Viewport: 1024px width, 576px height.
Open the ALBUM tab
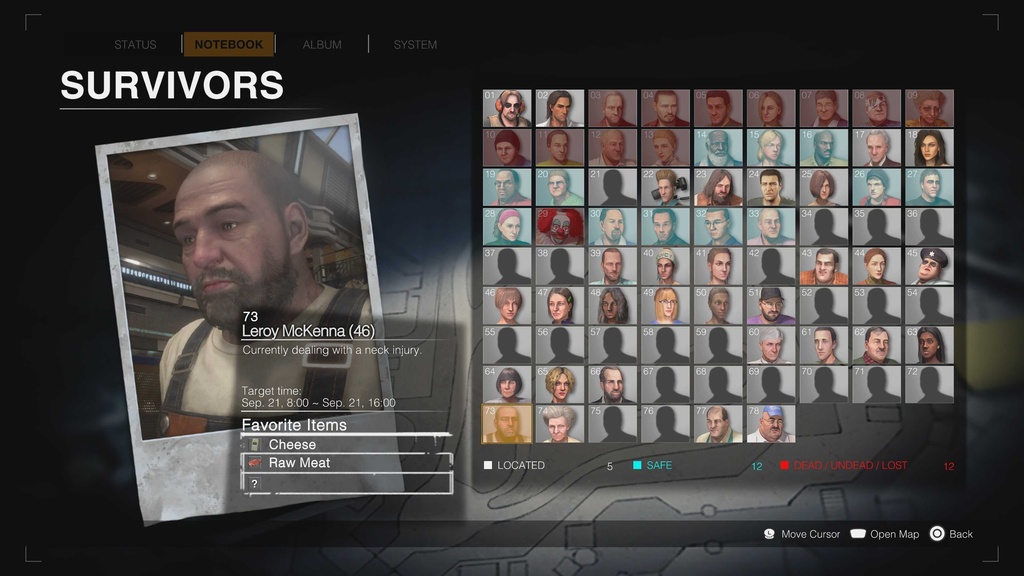pos(322,45)
